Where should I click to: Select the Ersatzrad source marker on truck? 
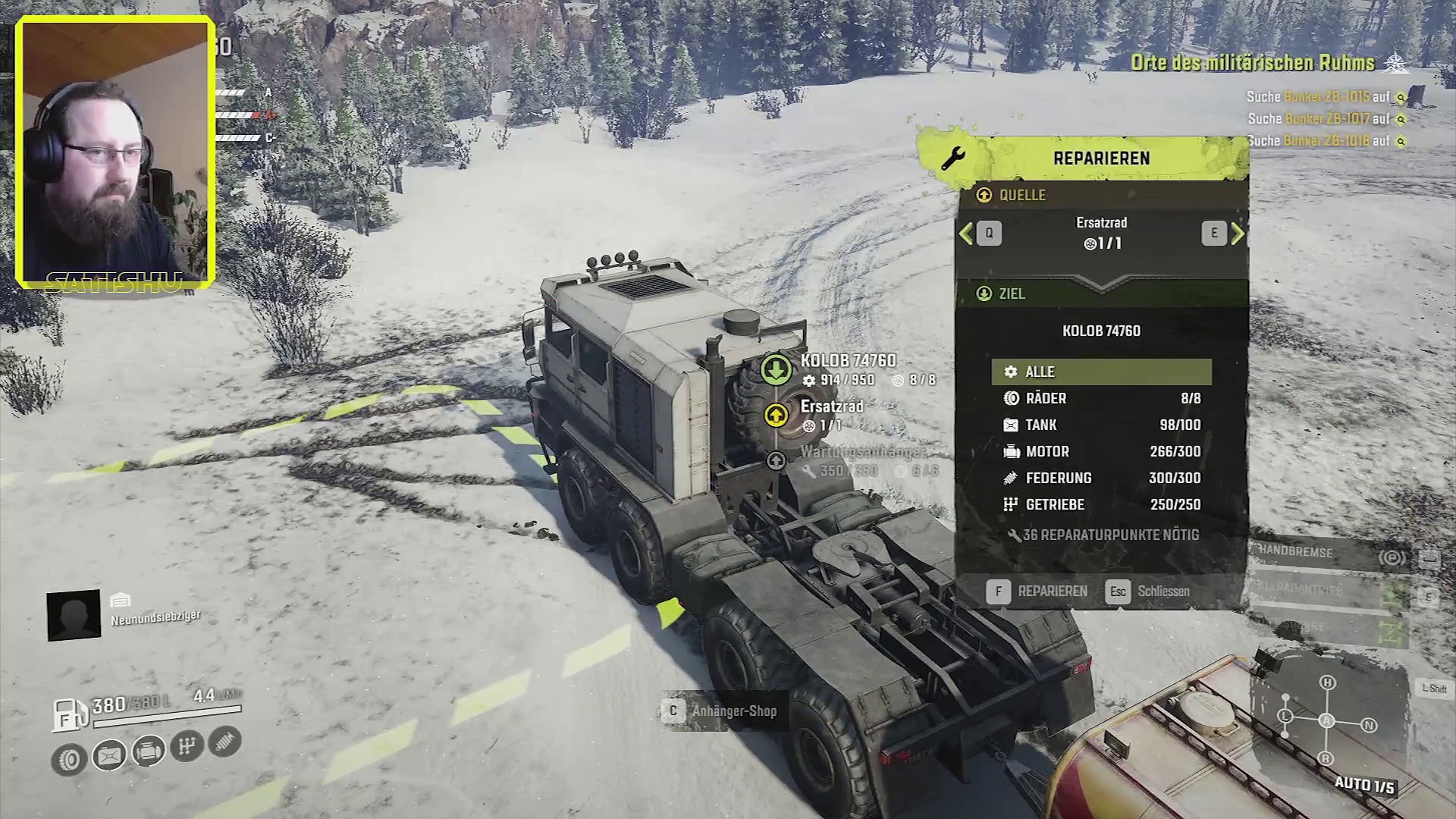tap(775, 416)
